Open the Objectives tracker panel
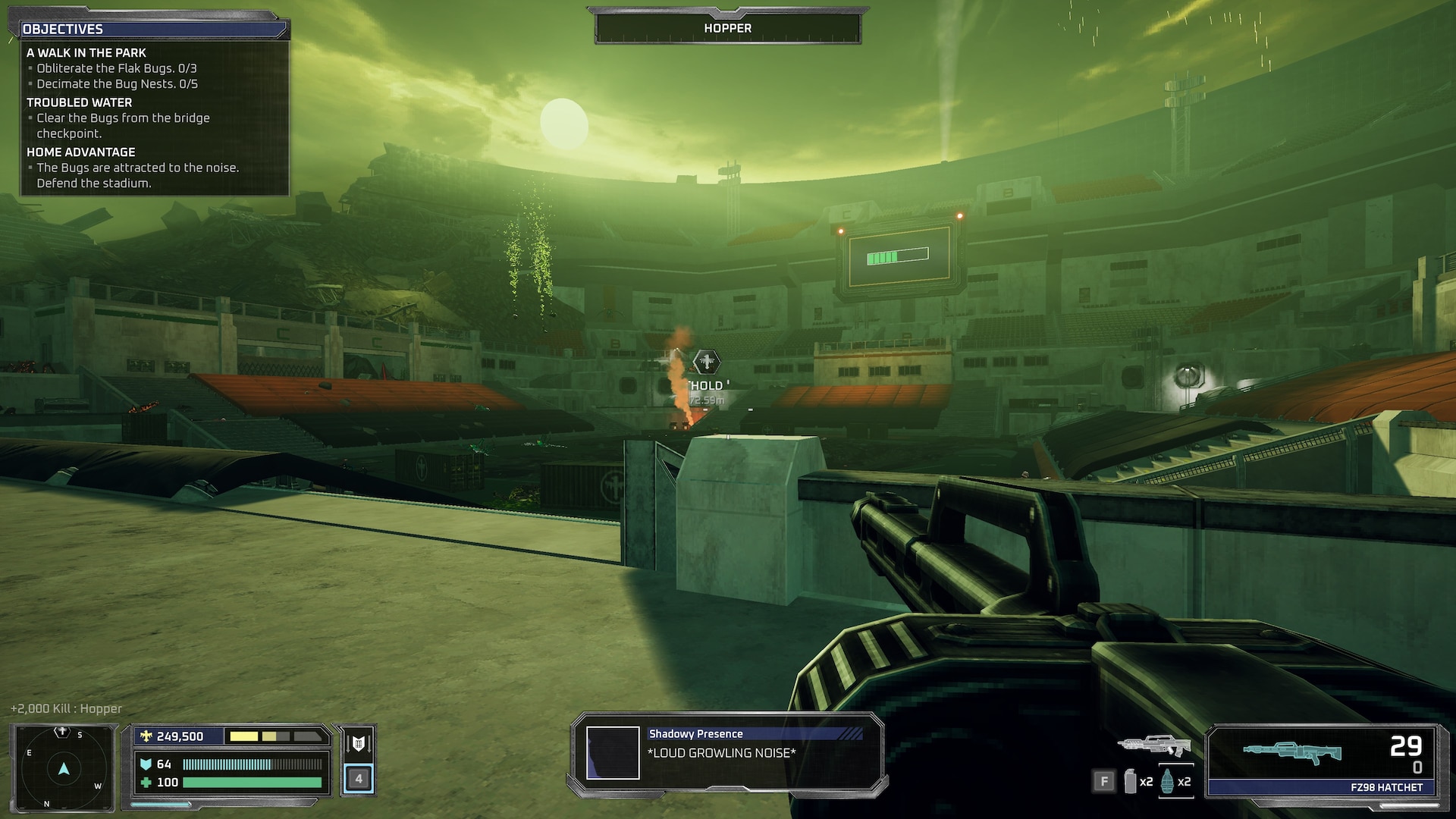The height and width of the screenshot is (819, 1456). [x=152, y=29]
